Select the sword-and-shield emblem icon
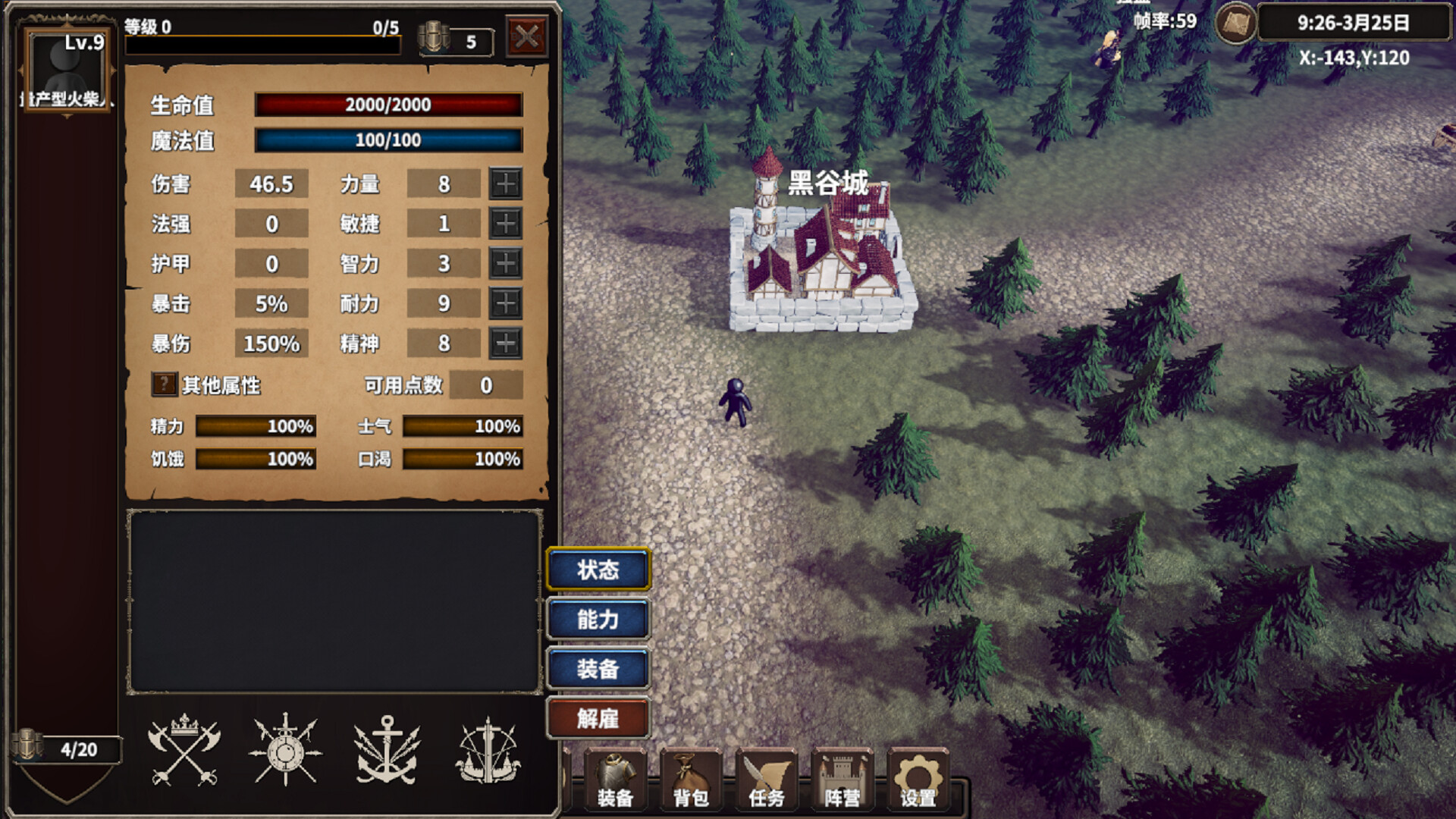The width and height of the screenshot is (1456, 819). coord(285,751)
